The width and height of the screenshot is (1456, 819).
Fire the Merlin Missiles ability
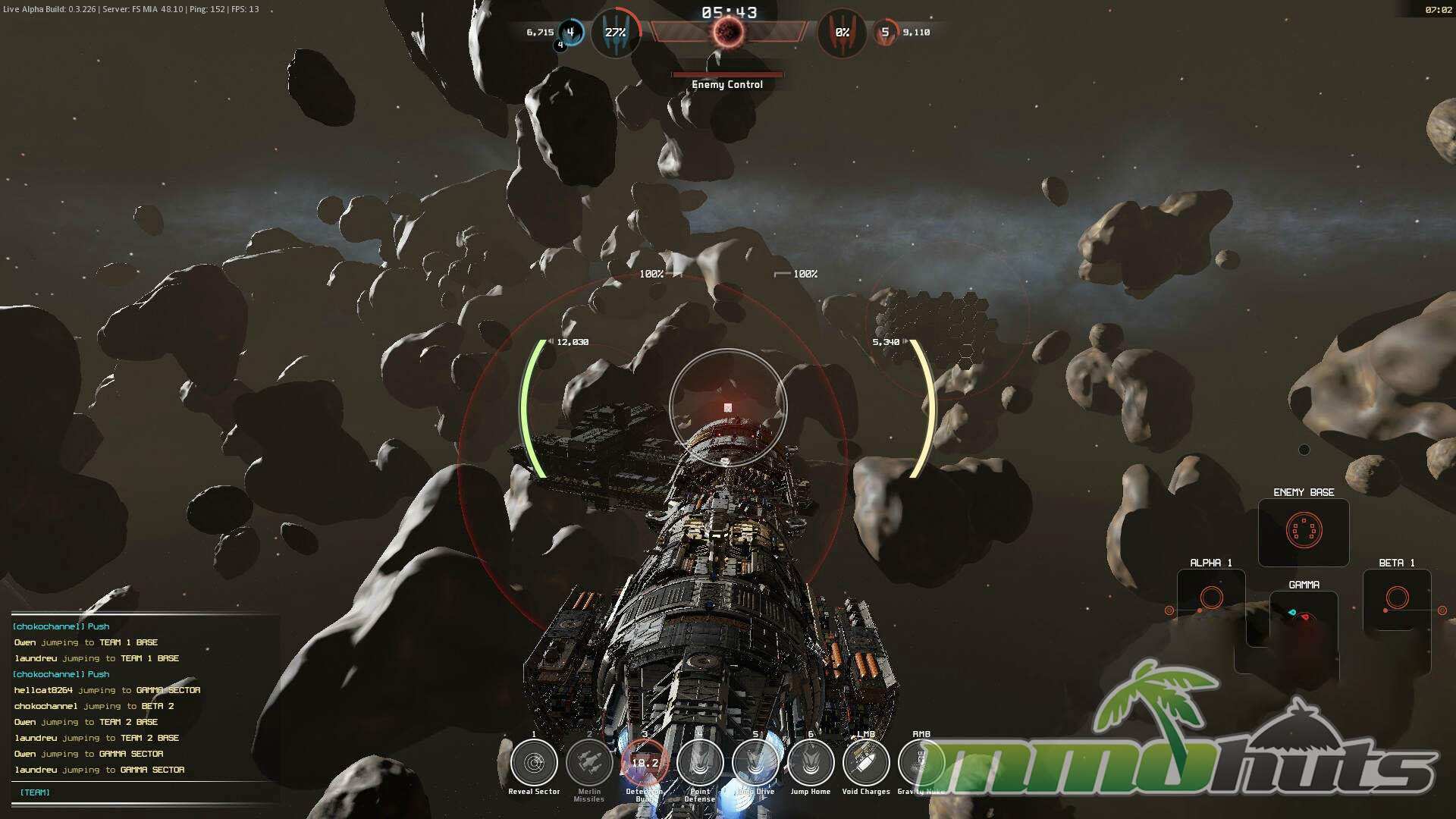coord(589,762)
